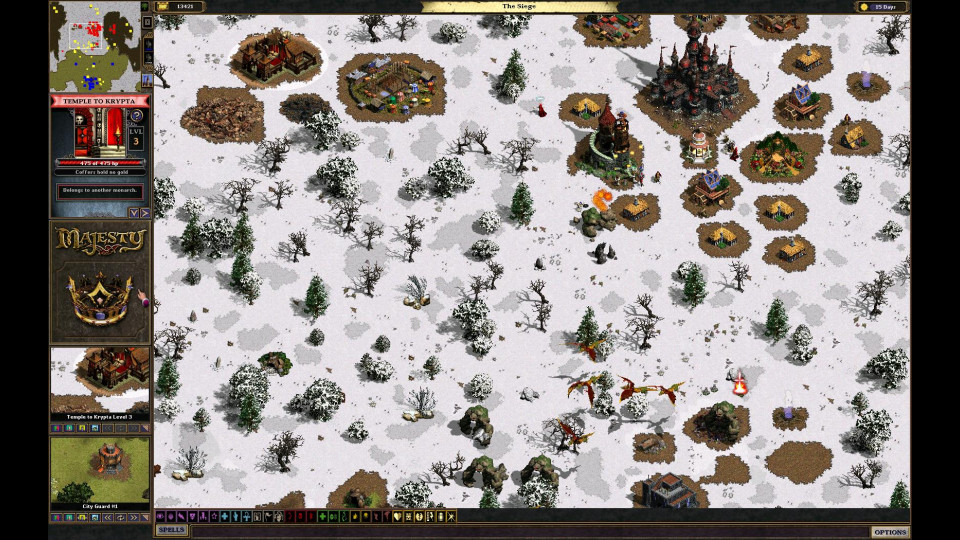
Task: Click the right arrow in building info panel
Action: tap(145, 213)
